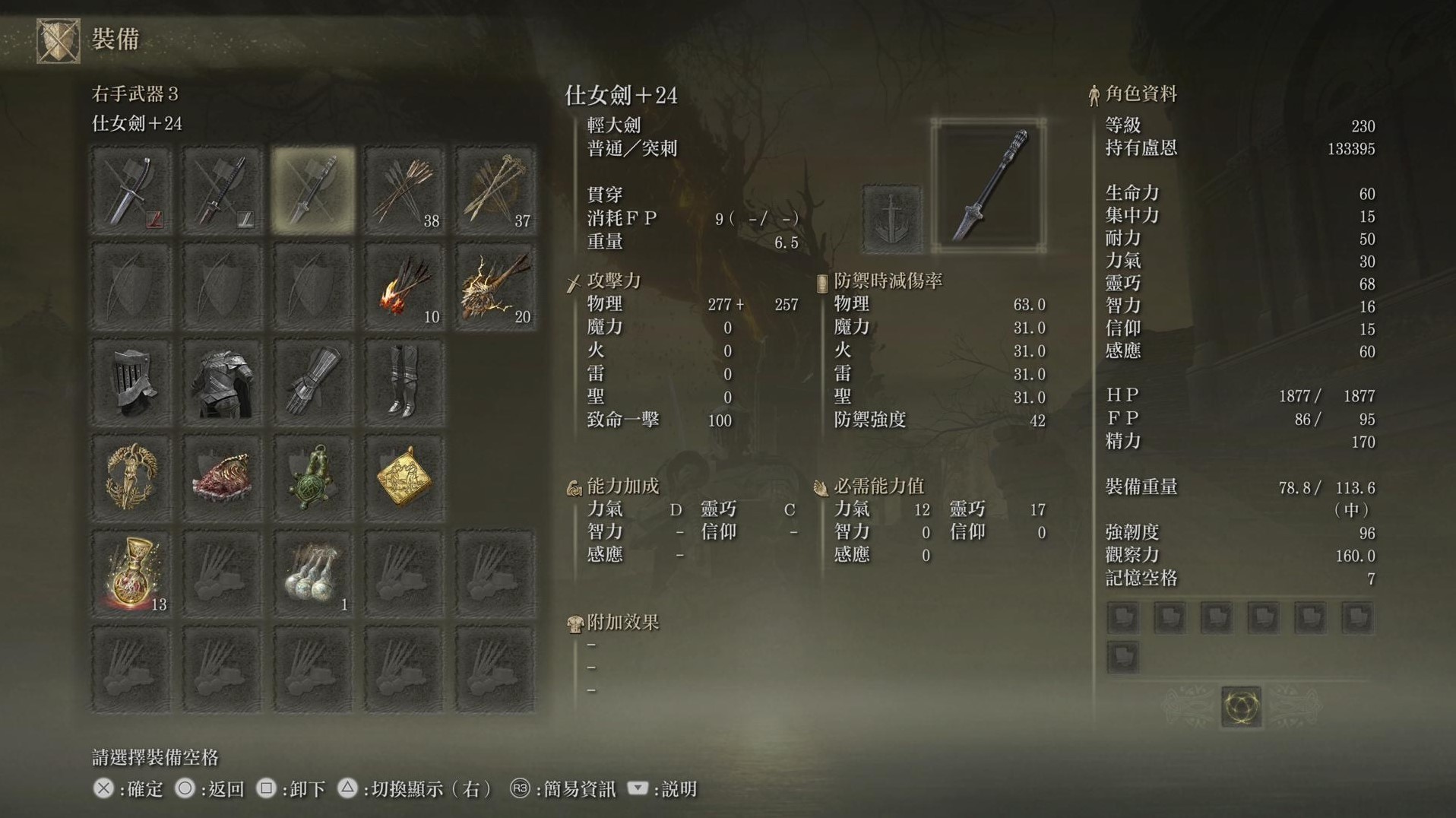Screen dimensions: 1456x818
Task: Select the white pots quick item slot
Action: pyautogui.click(x=313, y=574)
